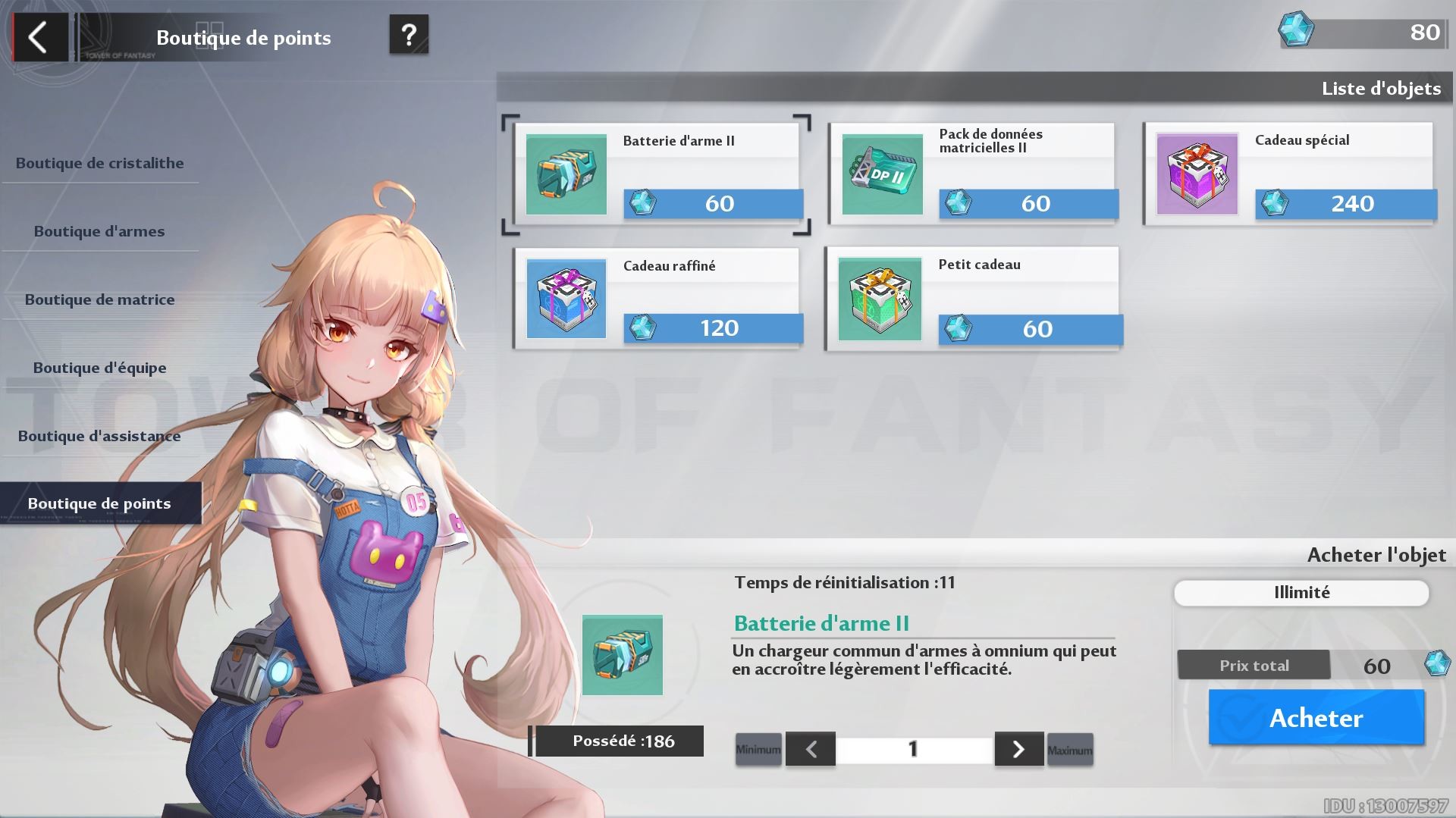Screen dimensions: 1456x818
Task: Click the Petit cadeau gift box icon
Action: pyautogui.click(x=880, y=299)
